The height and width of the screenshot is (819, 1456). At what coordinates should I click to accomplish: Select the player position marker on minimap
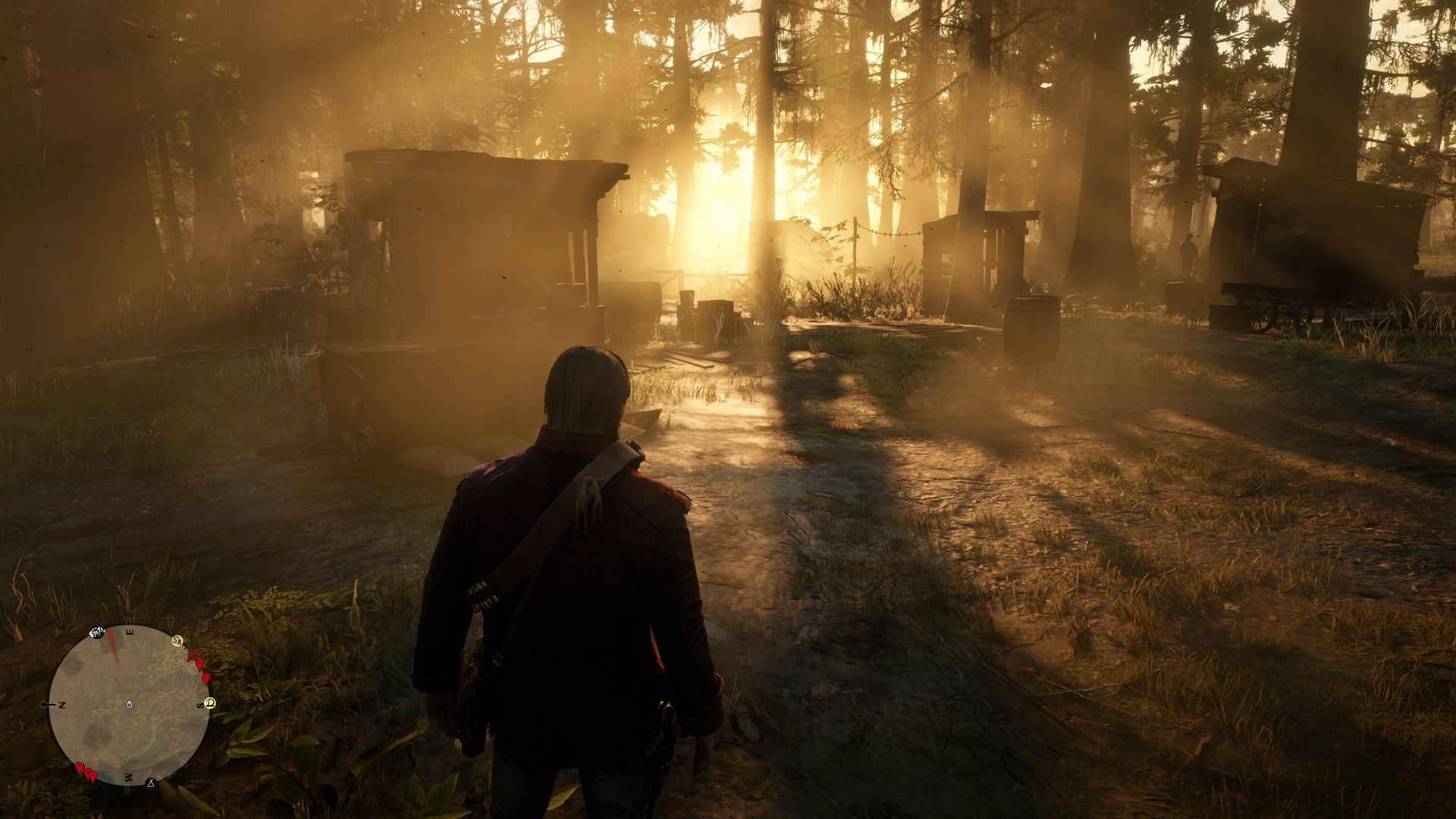(x=130, y=704)
